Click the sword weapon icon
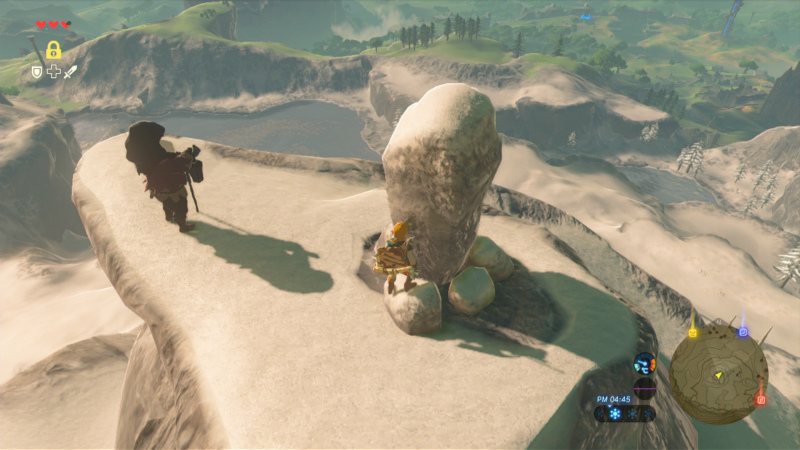This screenshot has width=800, height=450. [x=71, y=72]
